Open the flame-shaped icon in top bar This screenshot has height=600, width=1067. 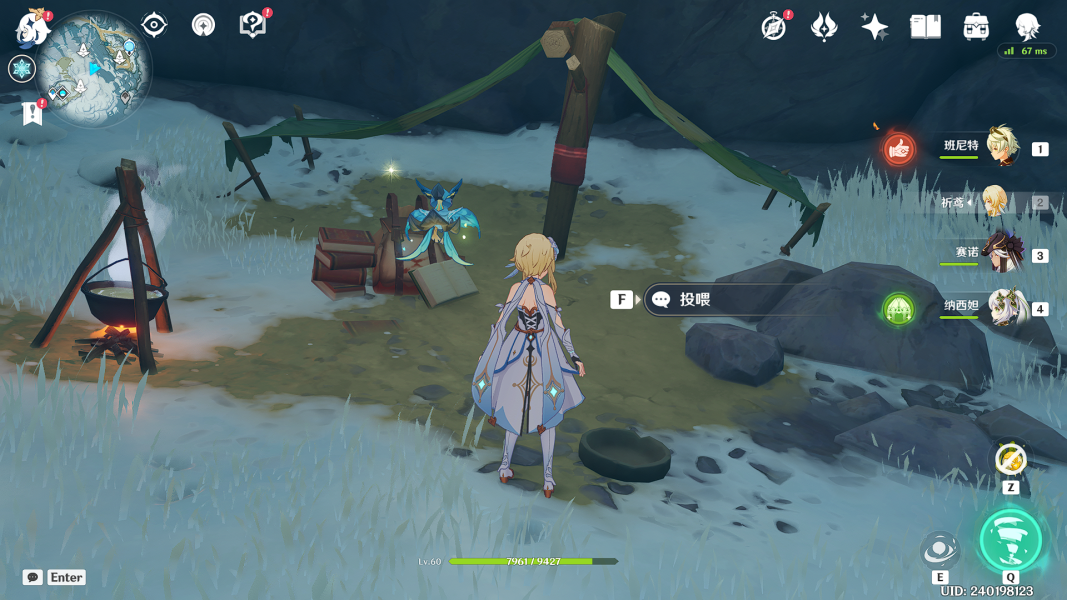pos(824,27)
